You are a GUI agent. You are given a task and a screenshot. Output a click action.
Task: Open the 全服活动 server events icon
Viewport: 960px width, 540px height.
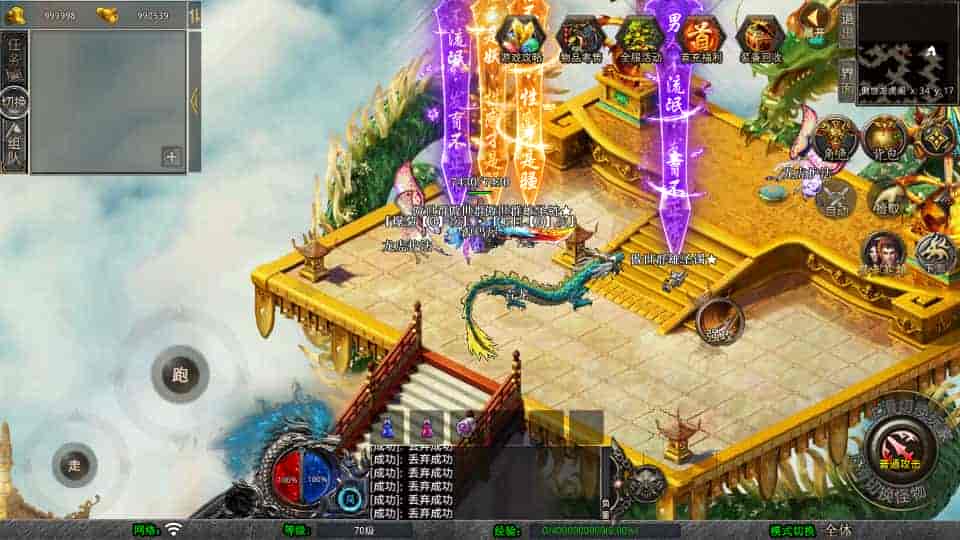[x=640, y=39]
